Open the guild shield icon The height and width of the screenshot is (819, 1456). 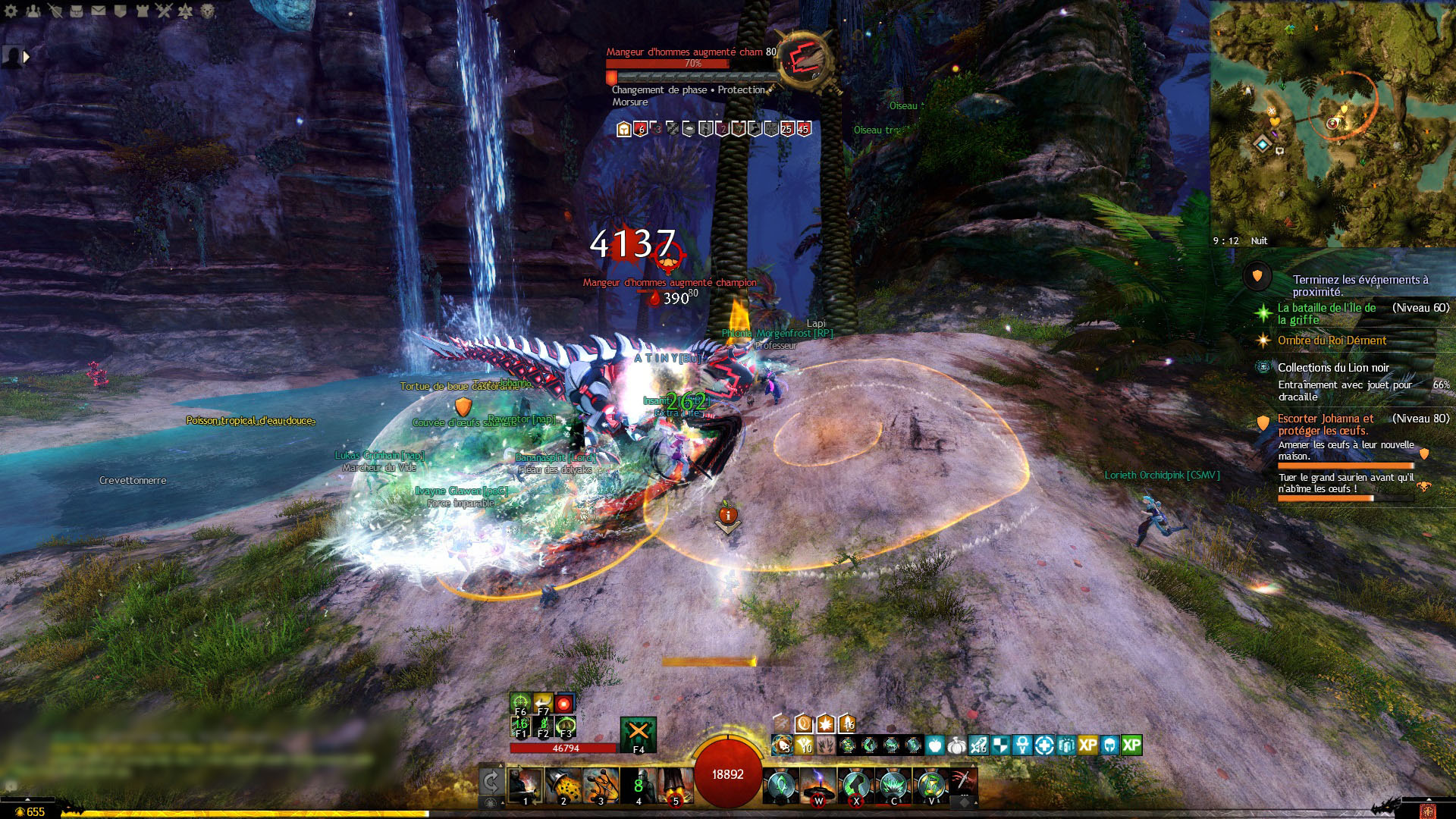tap(120, 11)
